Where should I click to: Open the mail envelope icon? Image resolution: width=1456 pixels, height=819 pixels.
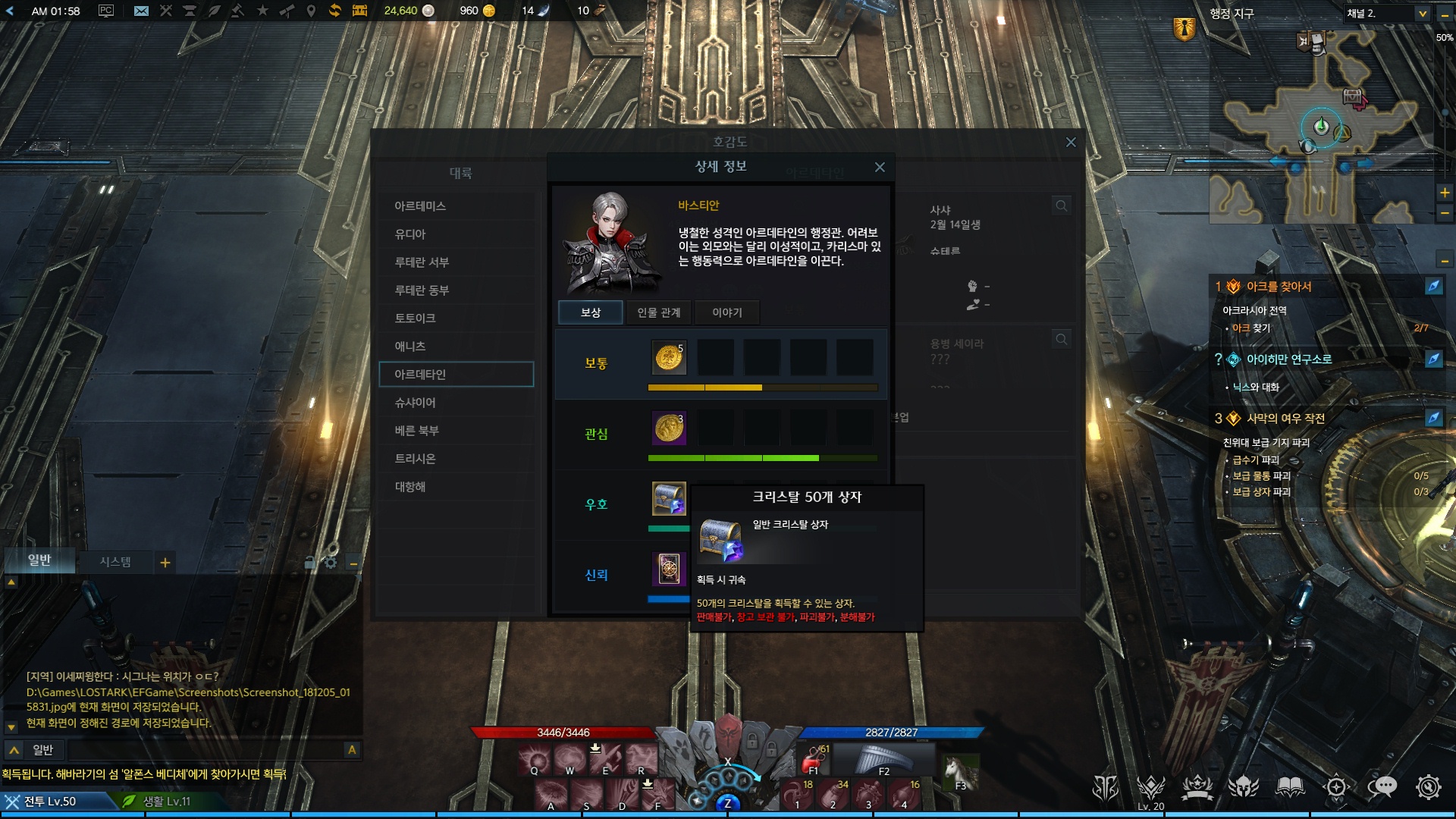click(x=141, y=11)
